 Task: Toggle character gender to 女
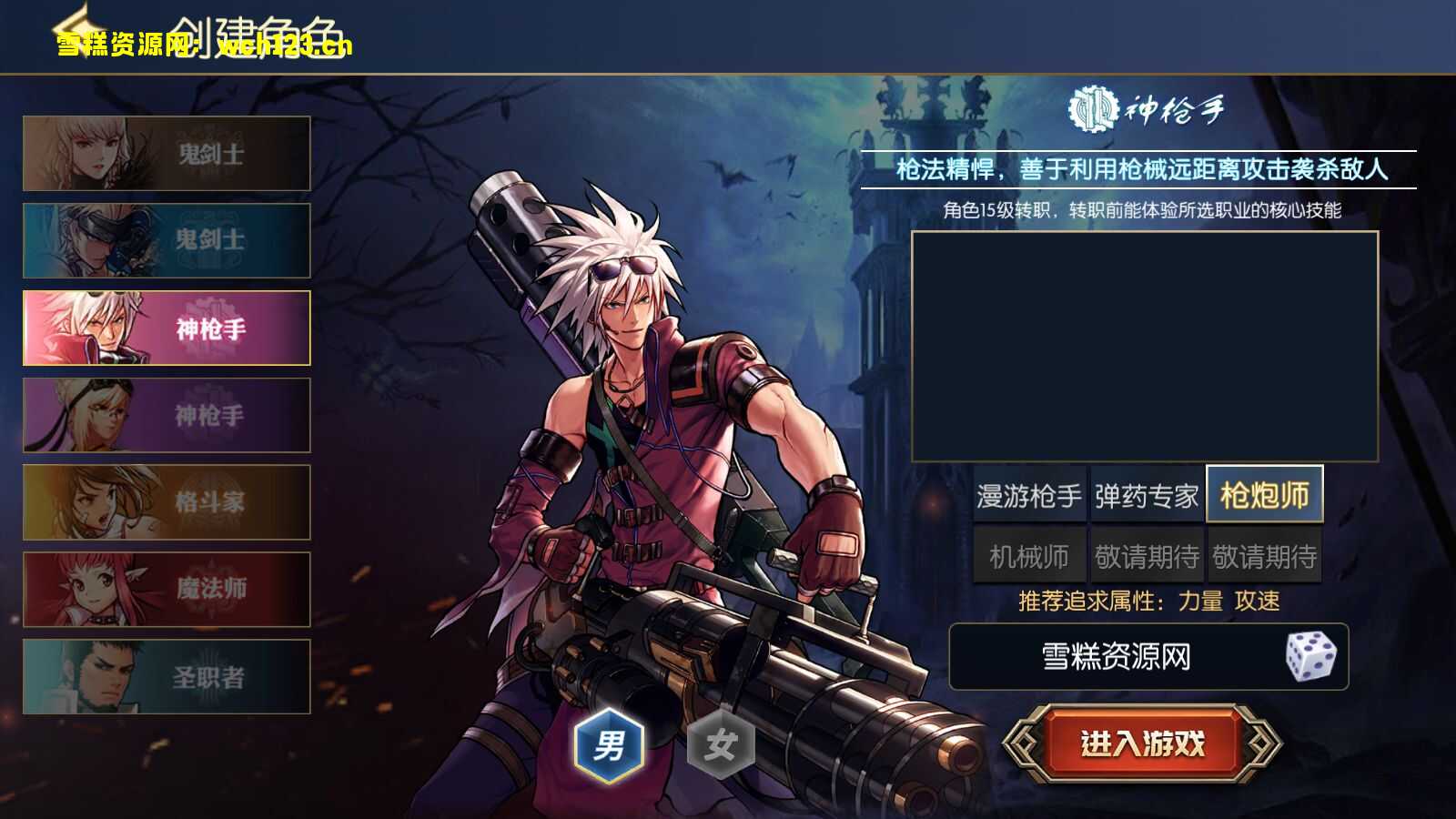tap(720, 743)
